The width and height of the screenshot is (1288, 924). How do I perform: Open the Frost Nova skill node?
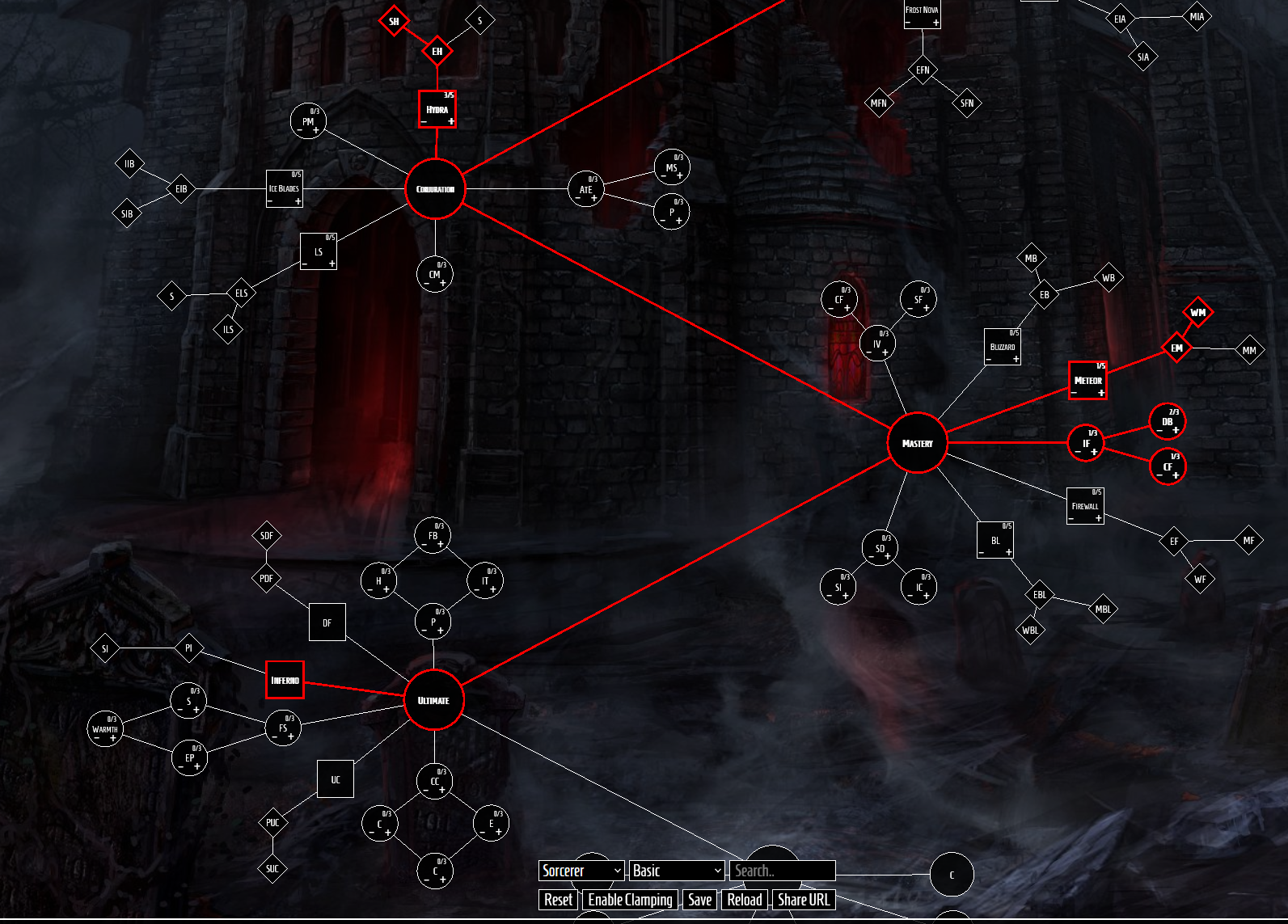[922, 11]
